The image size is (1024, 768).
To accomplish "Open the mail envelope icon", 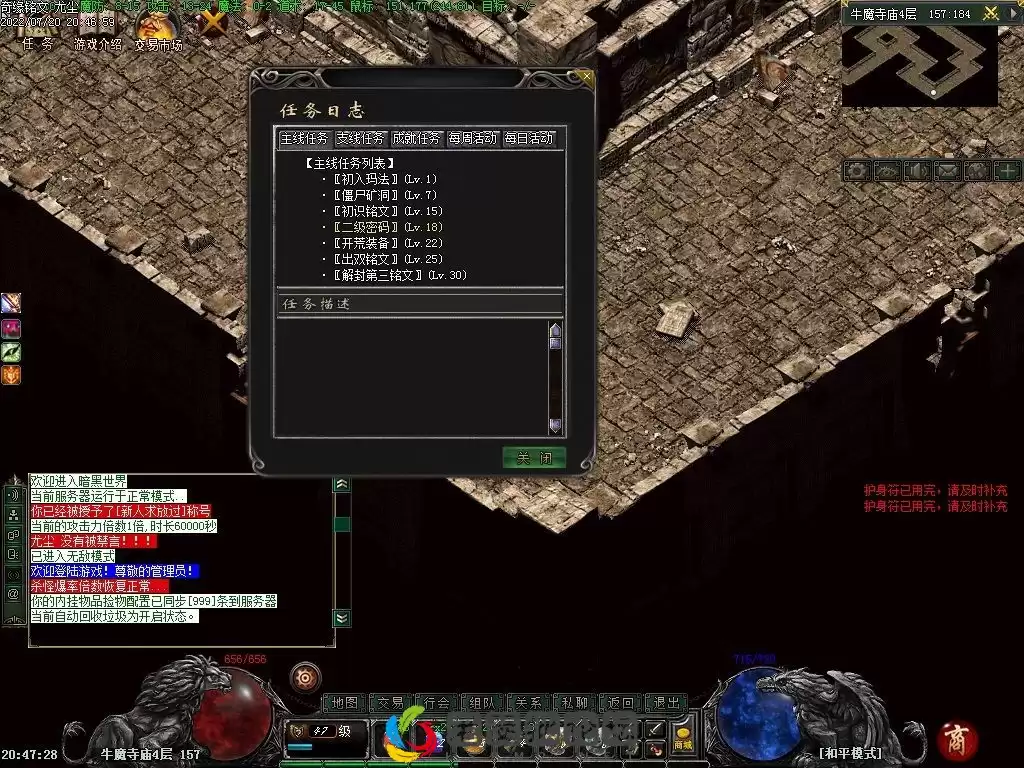I will pos(946,171).
